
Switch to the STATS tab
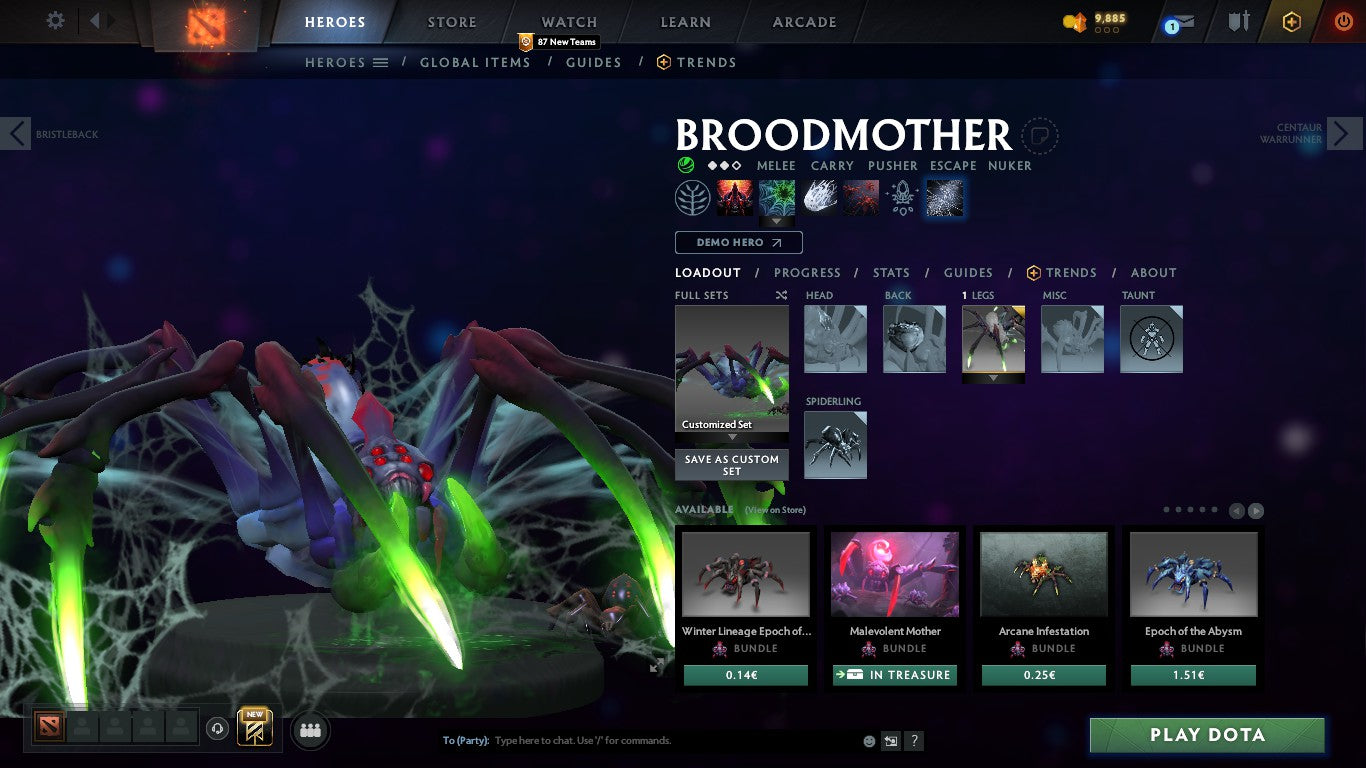[x=890, y=272]
